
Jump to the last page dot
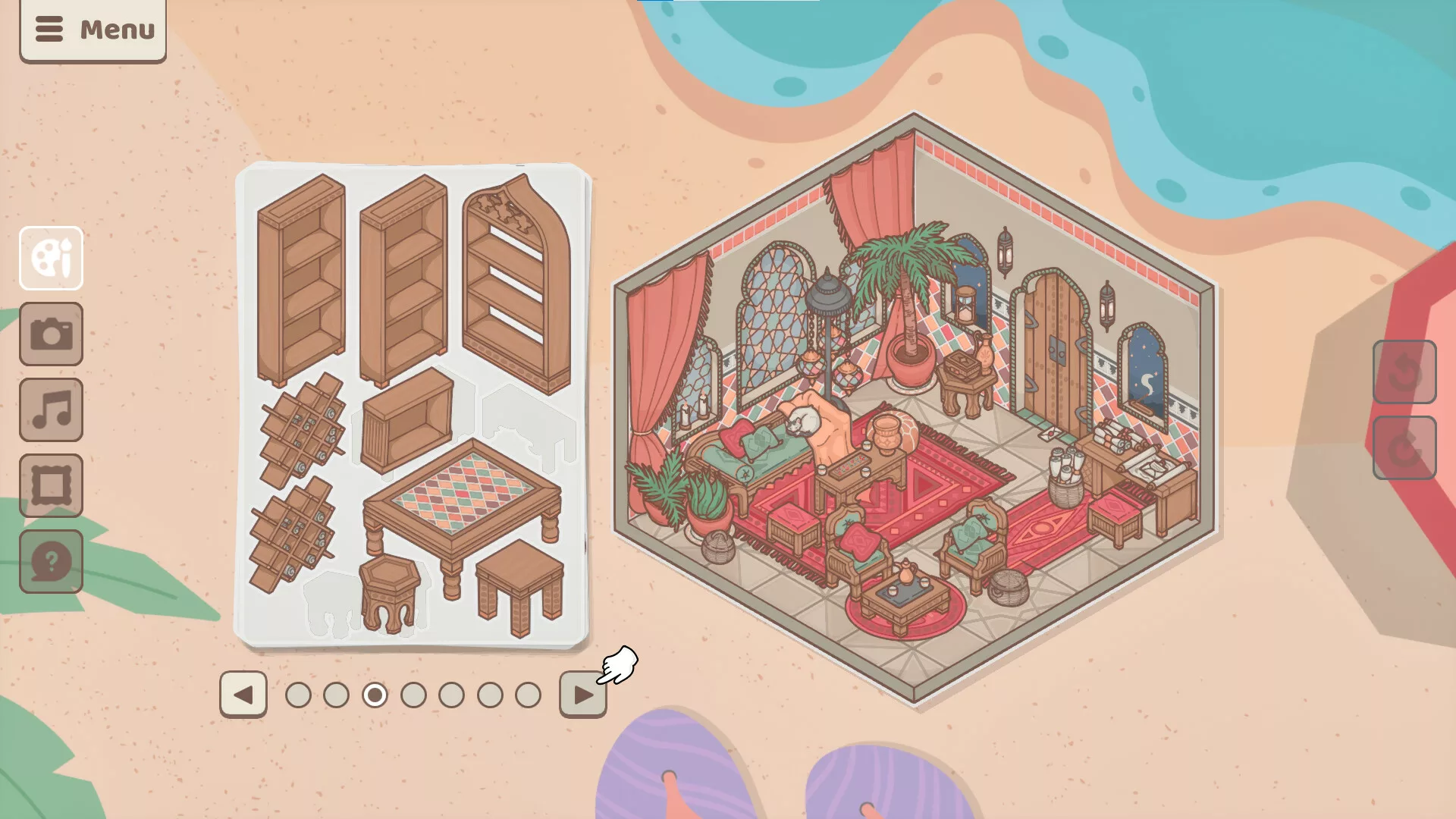(528, 695)
